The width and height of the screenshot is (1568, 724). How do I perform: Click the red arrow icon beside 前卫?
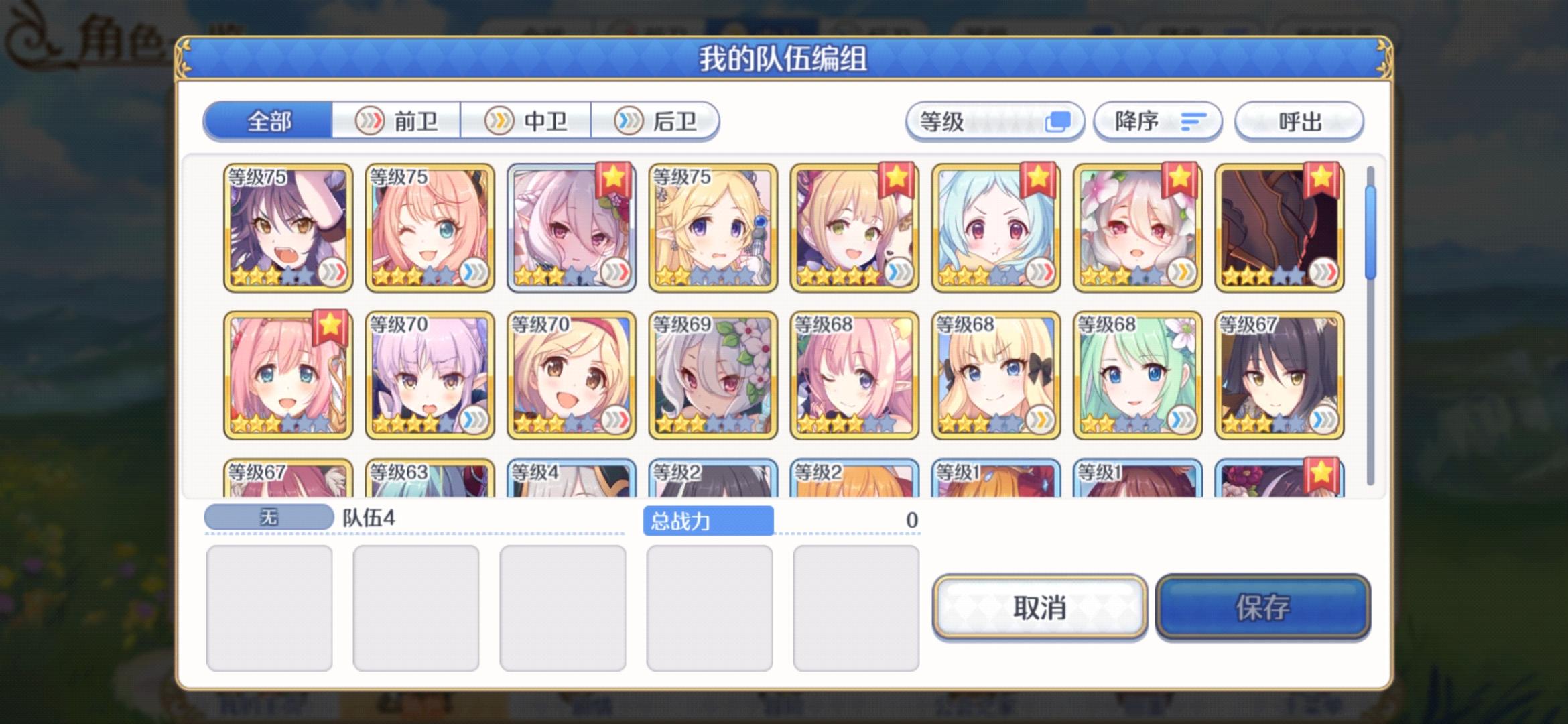click(371, 119)
